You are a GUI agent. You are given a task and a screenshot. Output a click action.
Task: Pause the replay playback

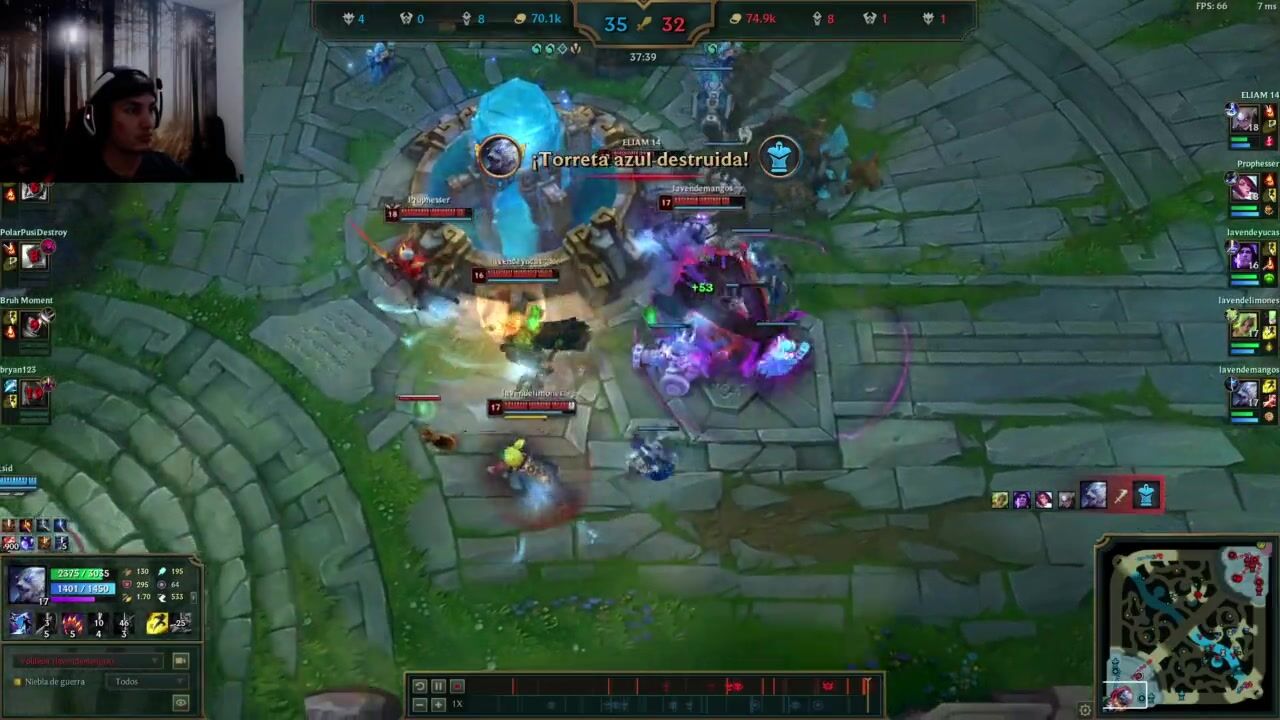[438, 686]
